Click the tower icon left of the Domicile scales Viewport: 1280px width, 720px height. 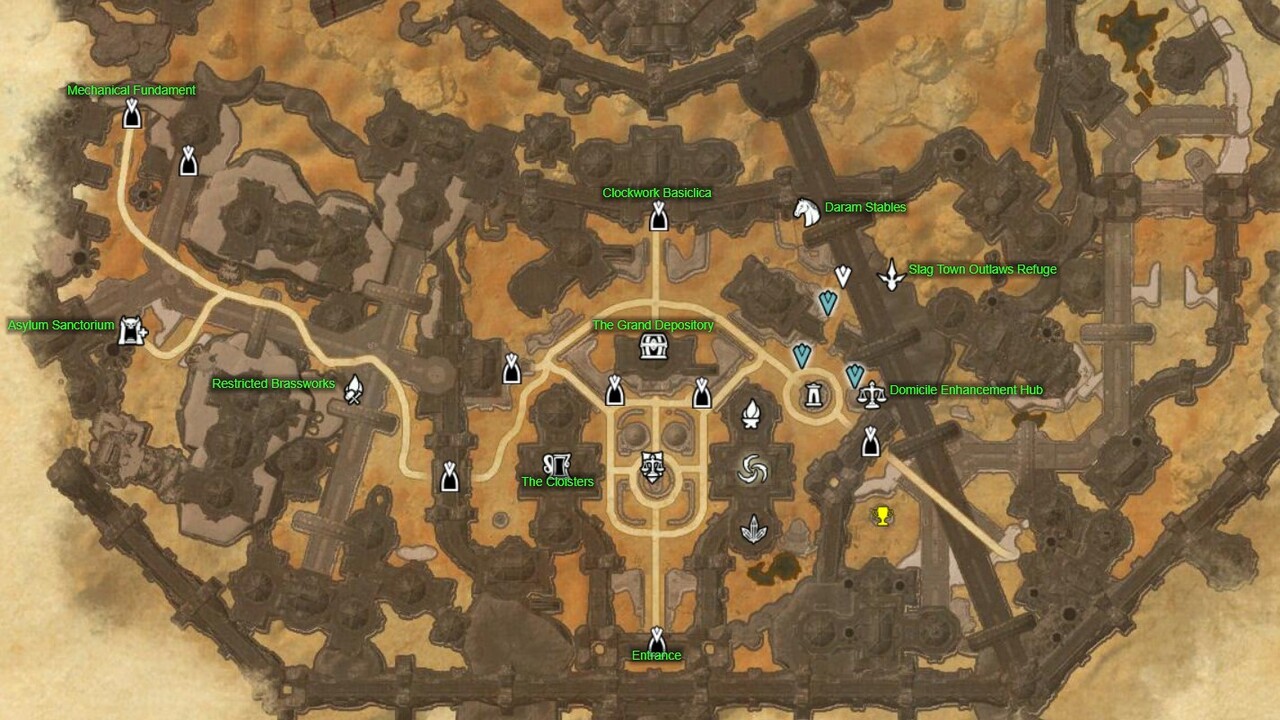click(813, 394)
